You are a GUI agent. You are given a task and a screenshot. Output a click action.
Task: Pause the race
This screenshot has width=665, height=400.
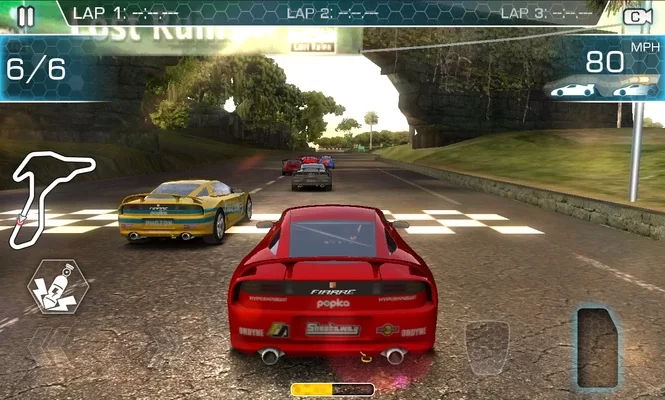coord(26,15)
